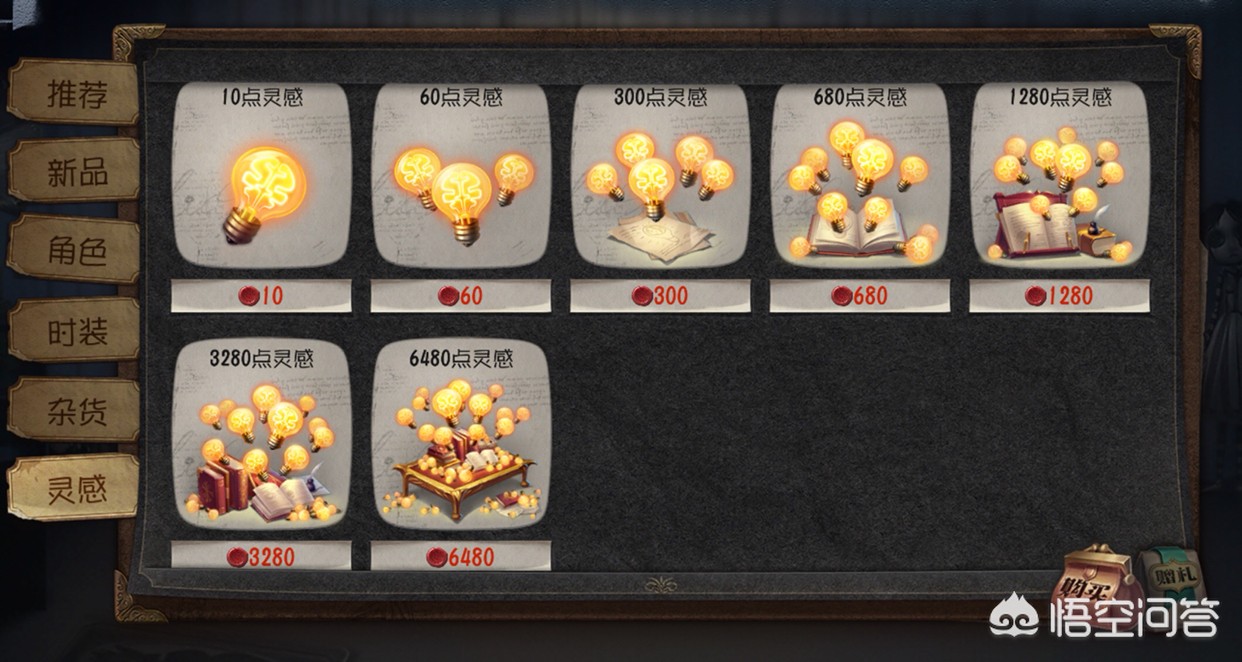Select the 角色 shop tab

pyautogui.click(x=76, y=251)
